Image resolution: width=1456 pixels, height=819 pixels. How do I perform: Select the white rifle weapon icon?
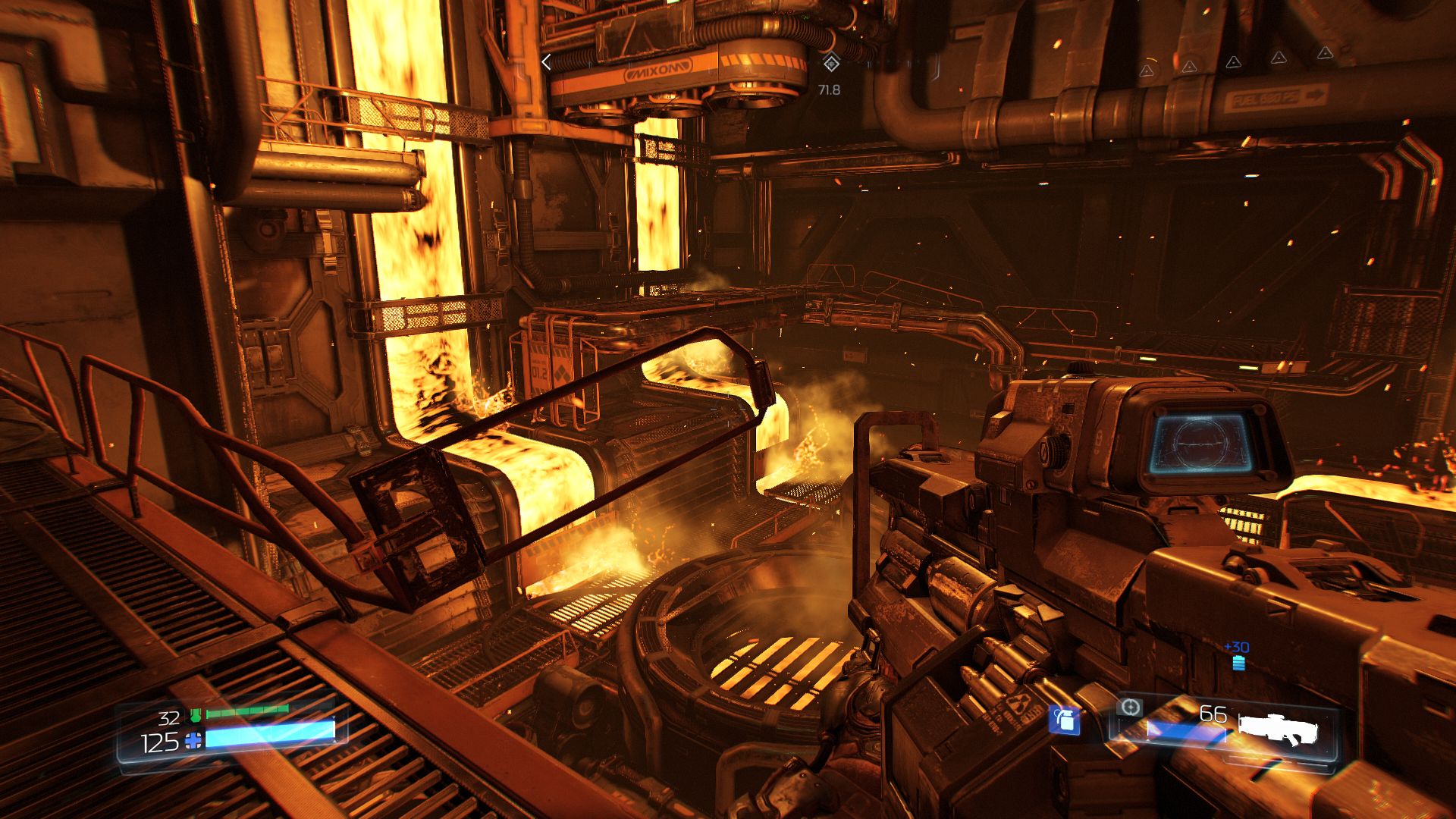(1279, 729)
